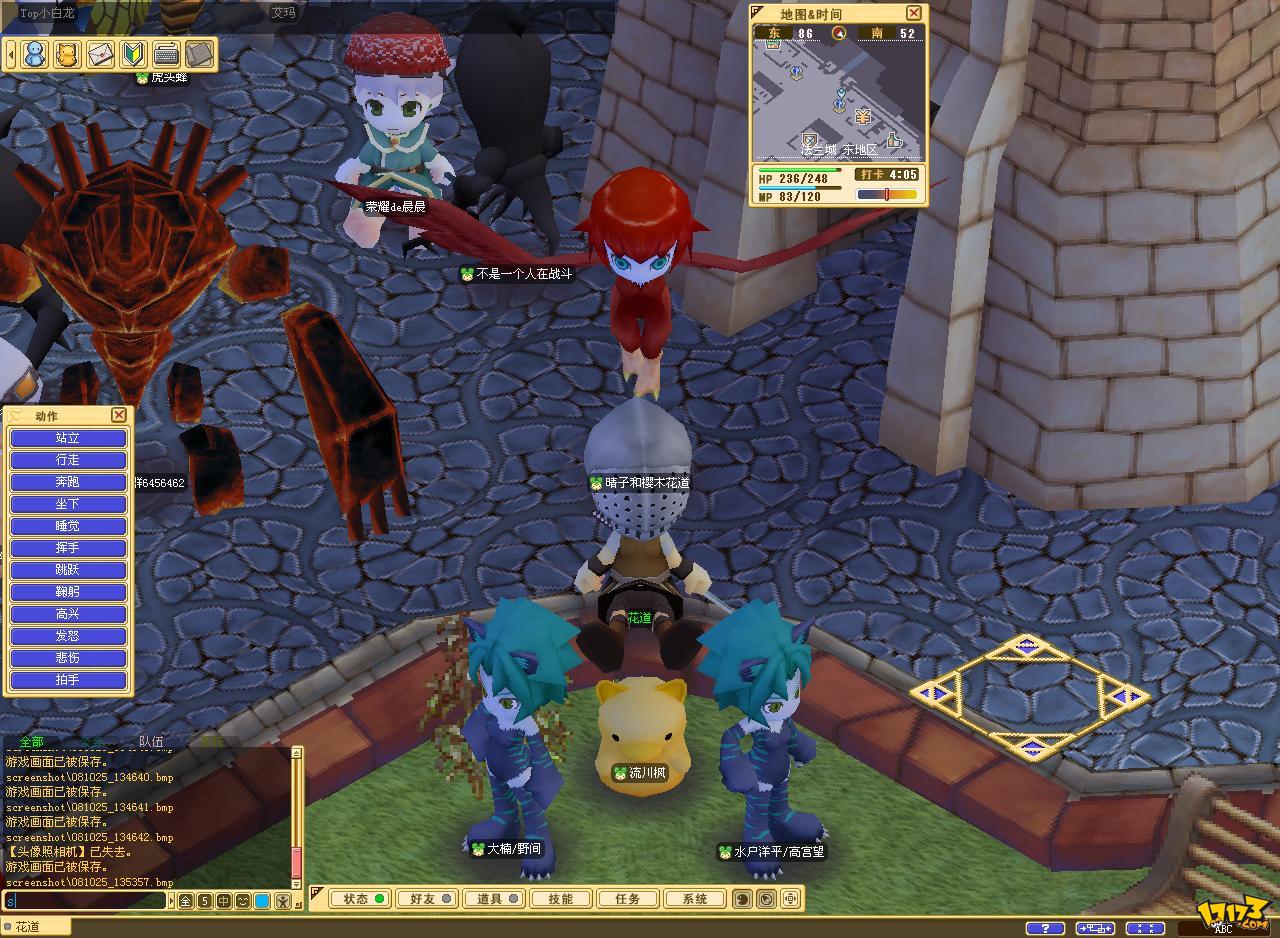Open the 任务 quest log

(627, 899)
